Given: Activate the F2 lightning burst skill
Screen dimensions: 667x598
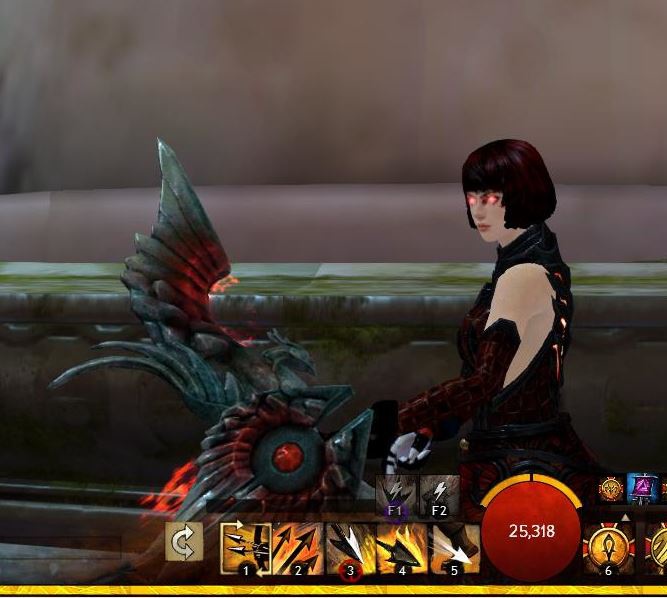Looking at the screenshot, I should [x=438, y=494].
